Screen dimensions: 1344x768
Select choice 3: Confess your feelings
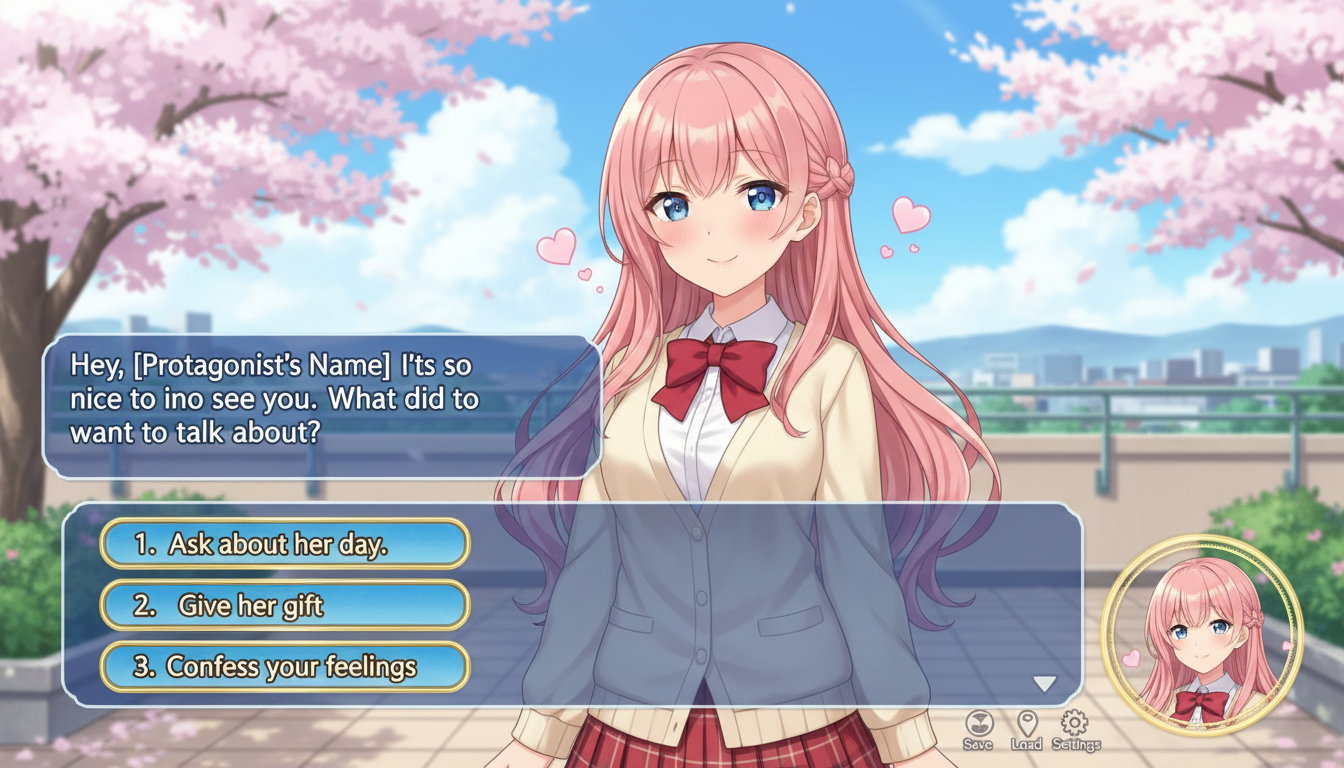click(x=284, y=665)
